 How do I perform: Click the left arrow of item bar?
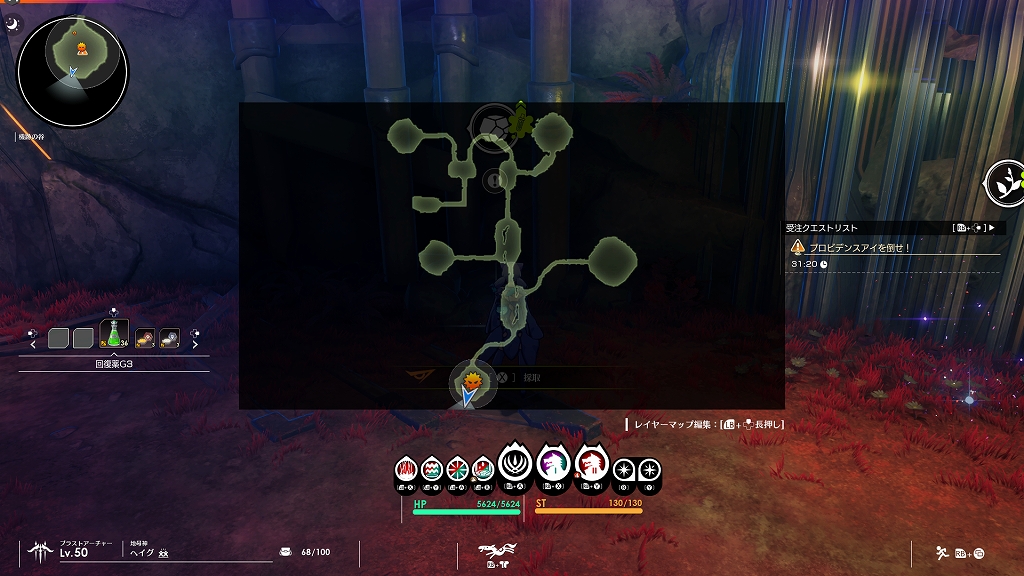tap(34, 345)
